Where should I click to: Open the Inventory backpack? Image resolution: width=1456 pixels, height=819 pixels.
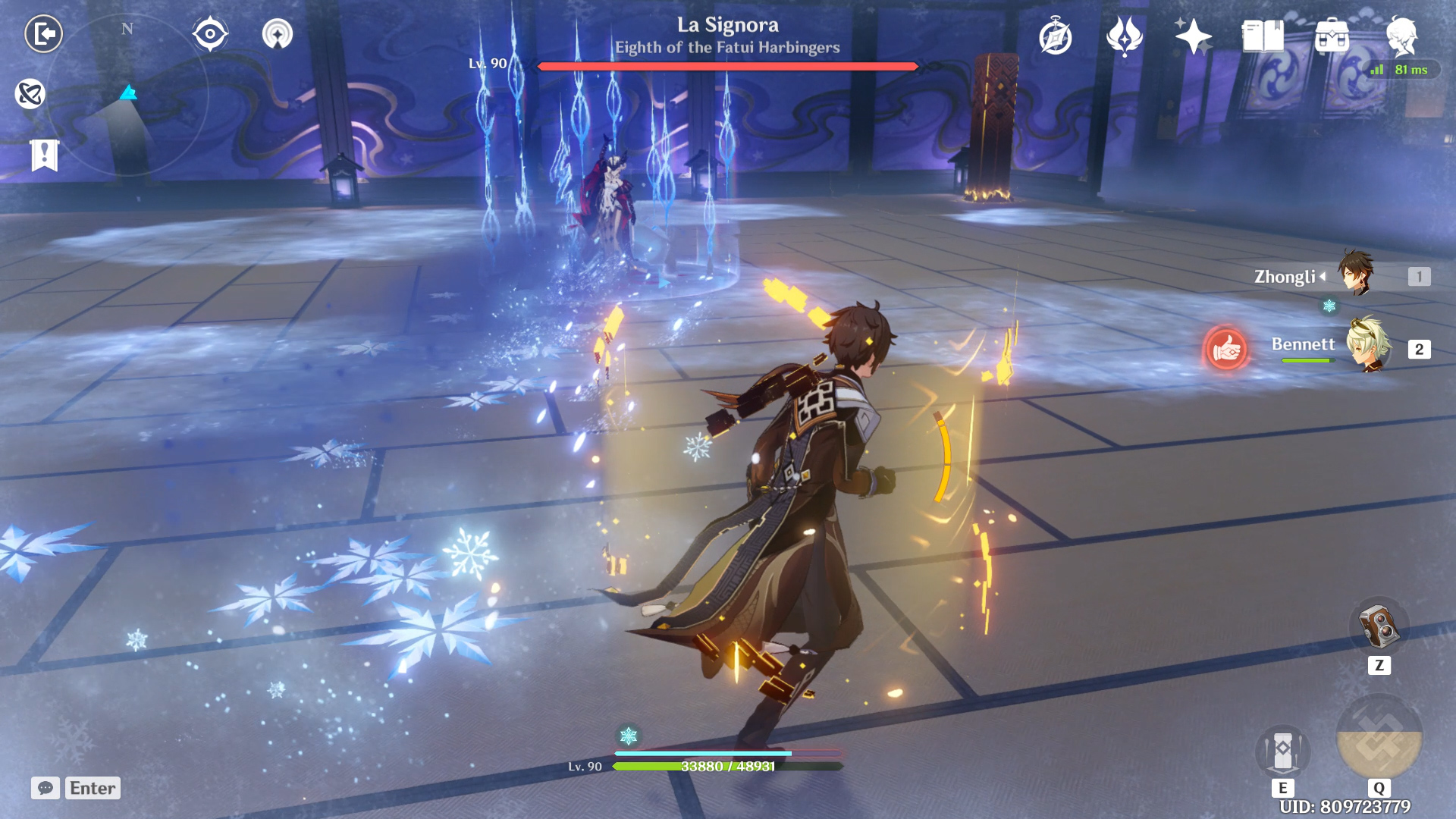1332,36
